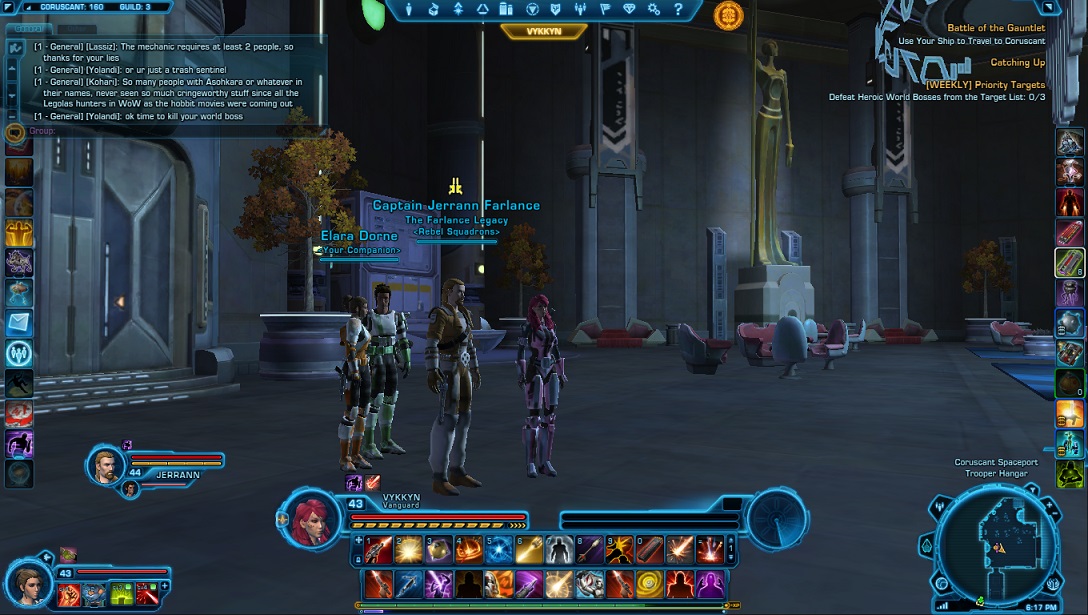Trigger the explosion burst ability in slot 2
1088x615 pixels.
(x=407, y=548)
